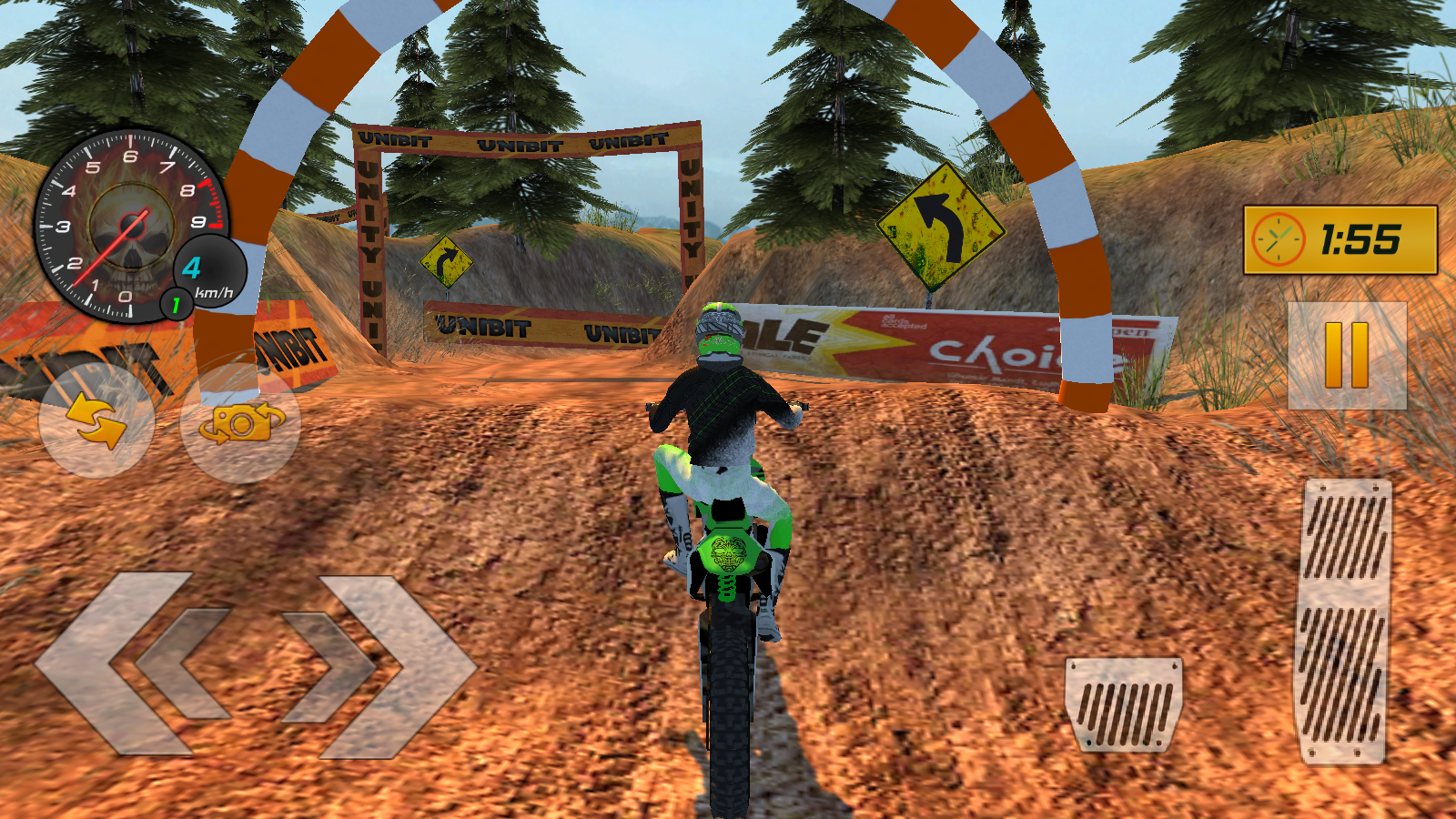The image size is (1456, 819).
Task: Apply the short brake pedal
Action: point(1124,703)
